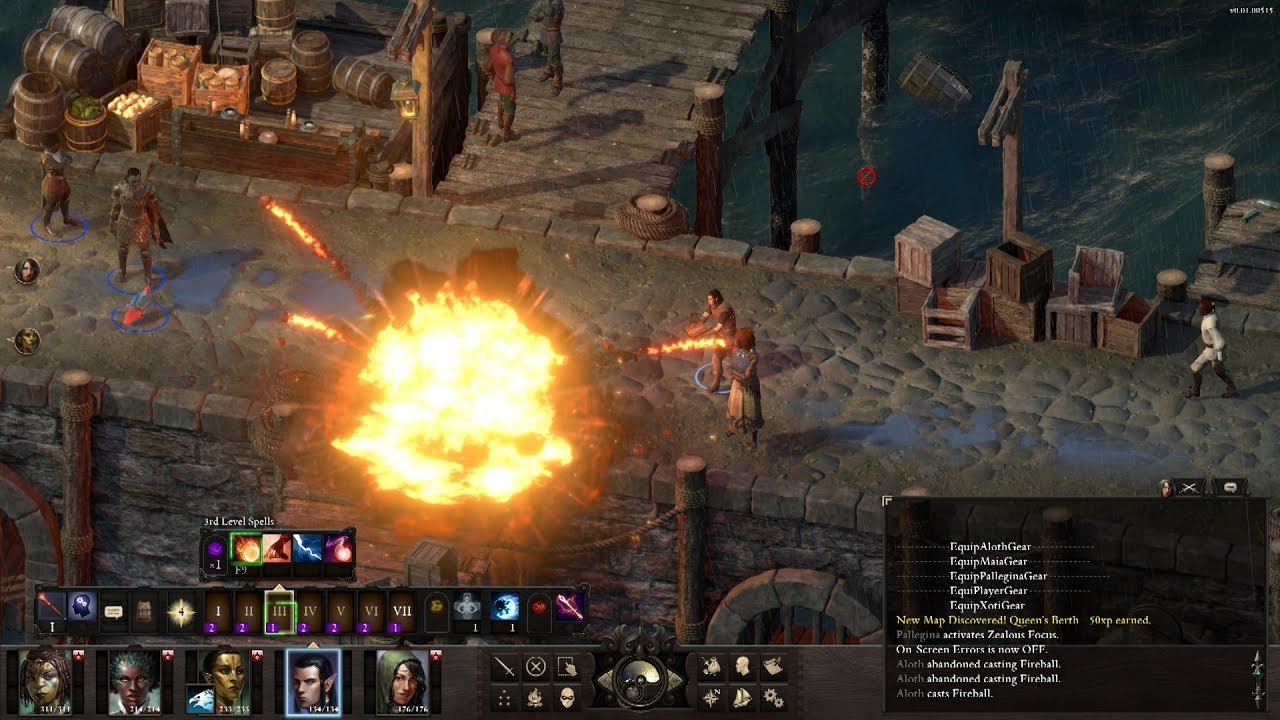Open the party inventory bag icon
The image size is (1280, 720).
pyautogui.click(x=712, y=668)
